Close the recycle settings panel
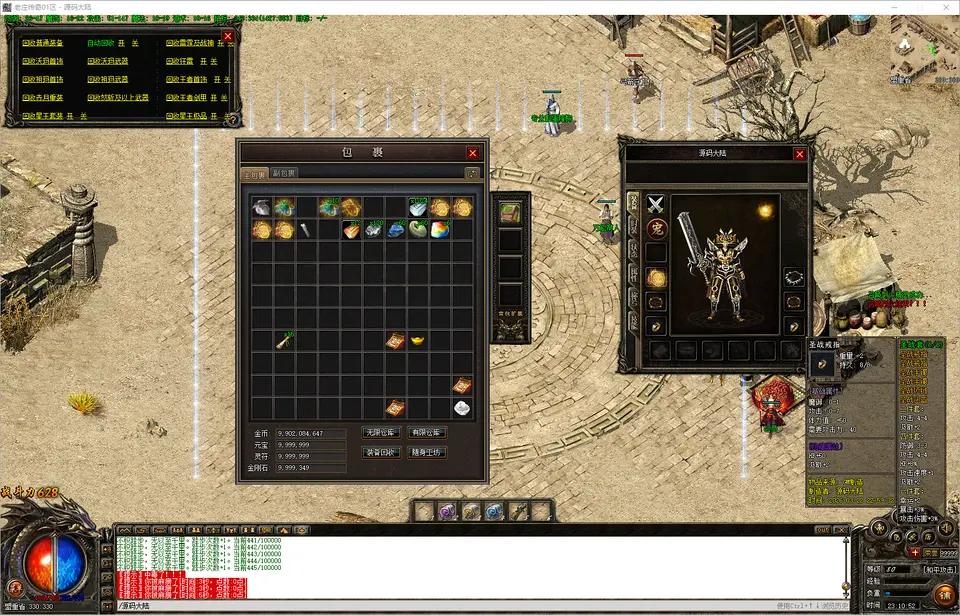This screenshot has width=960, height=615. coord(228,36)
